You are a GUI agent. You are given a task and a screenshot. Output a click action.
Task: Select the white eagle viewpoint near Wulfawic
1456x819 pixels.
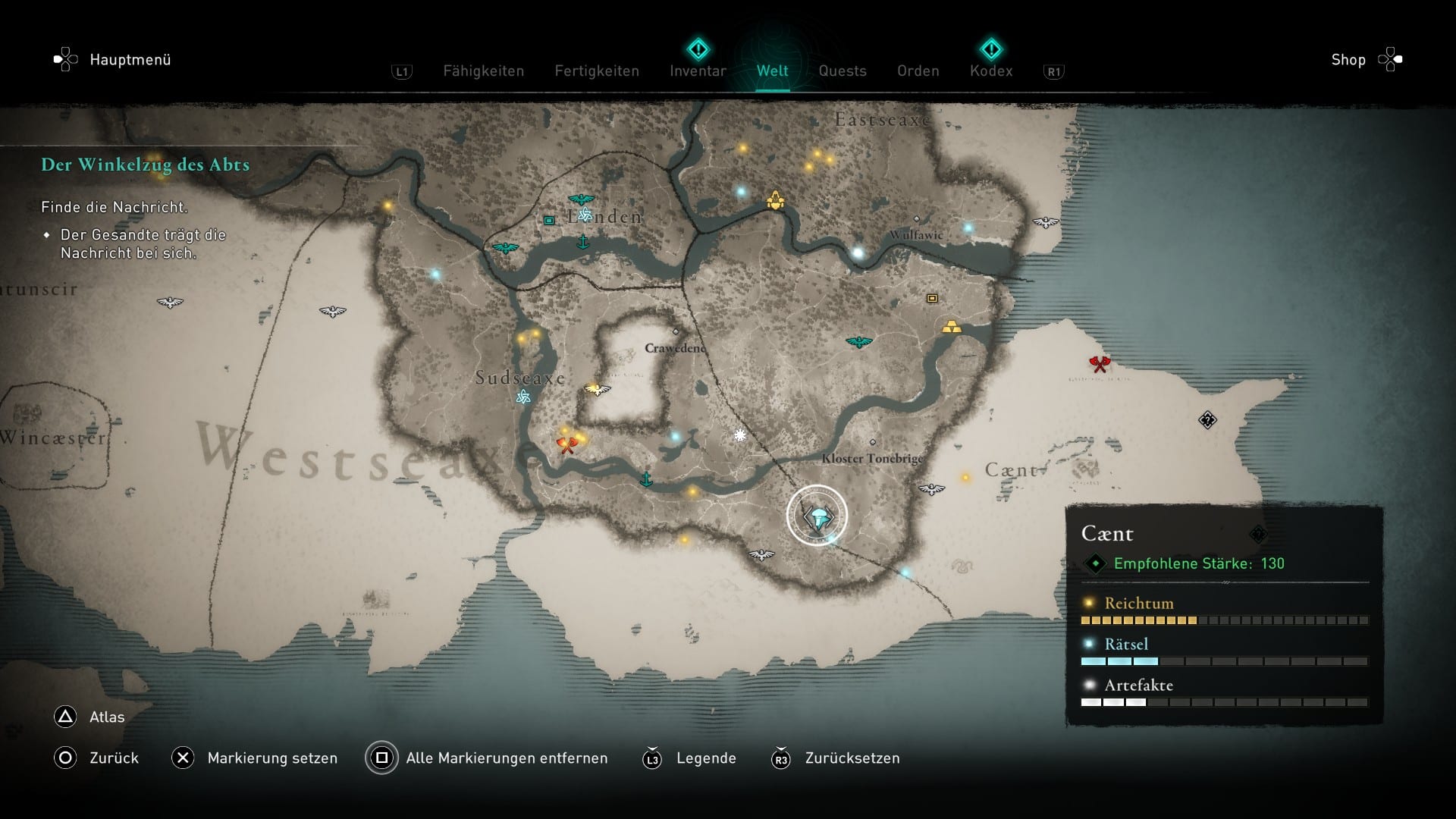(1047, 222)
